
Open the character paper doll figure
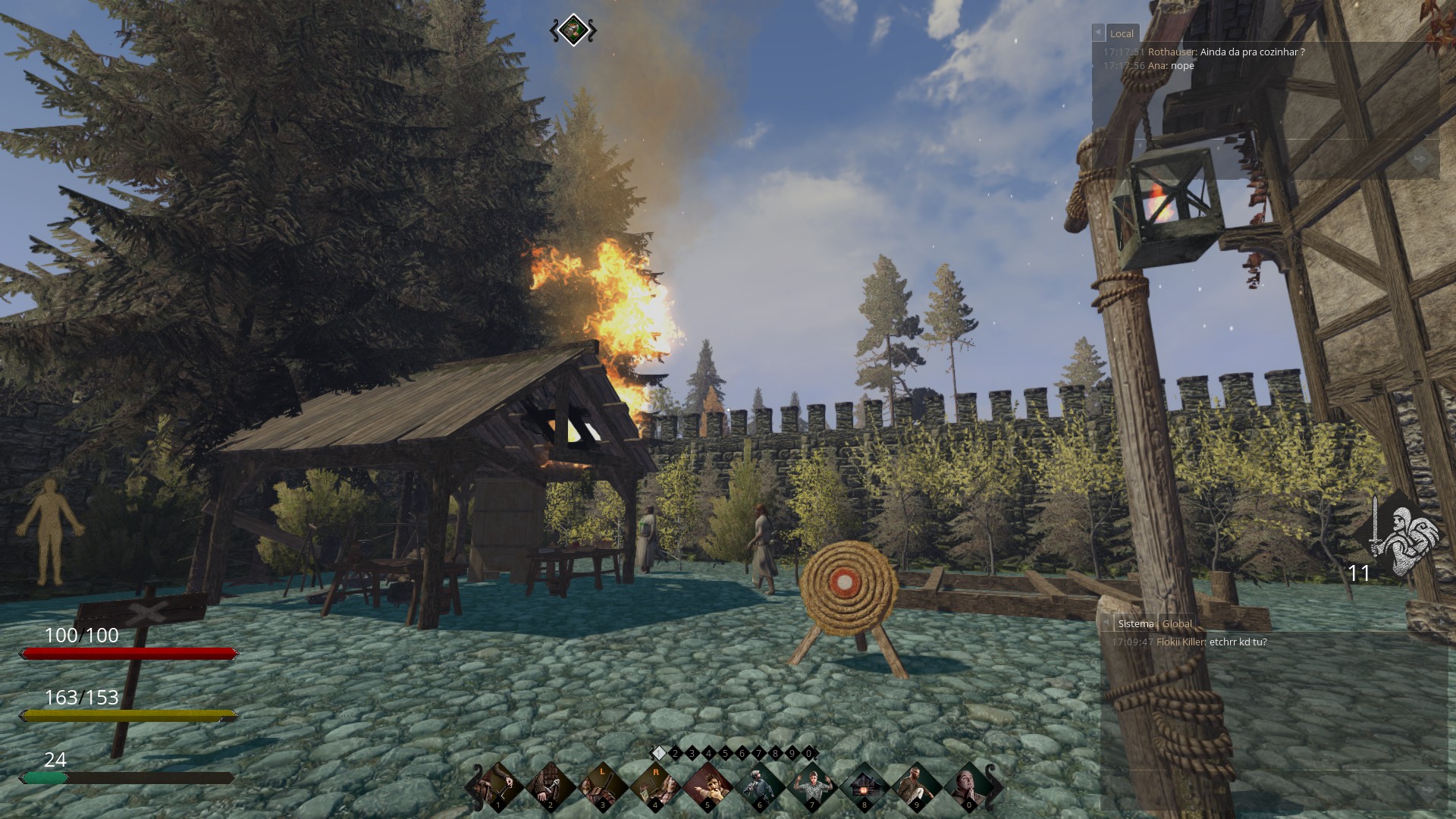pyautogui.click(x=50, y=531)
